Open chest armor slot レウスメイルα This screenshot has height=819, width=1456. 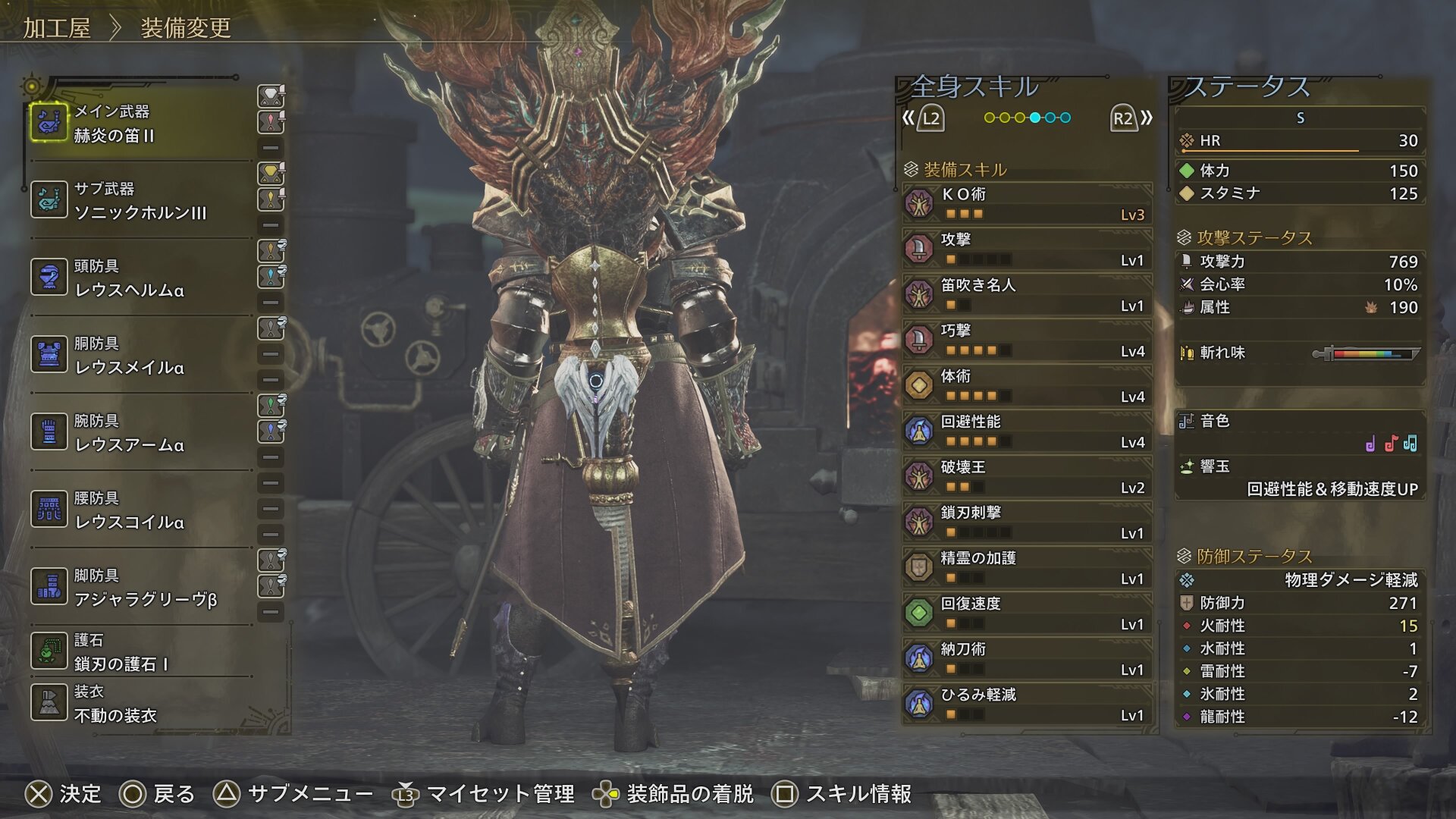pos(140,356)
